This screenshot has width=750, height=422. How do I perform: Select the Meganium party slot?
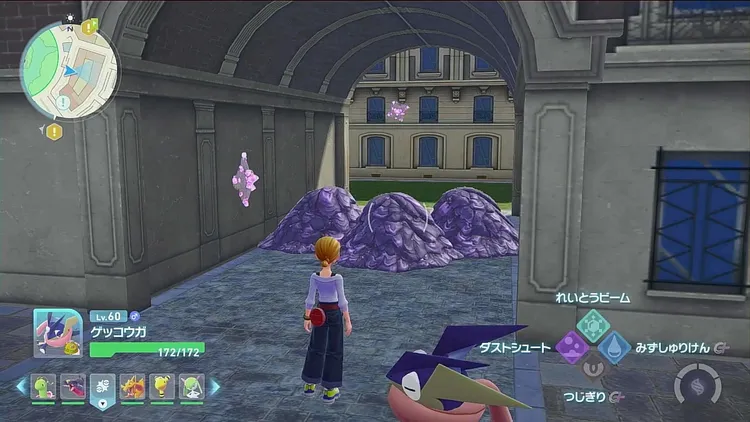tap(44, 386)
